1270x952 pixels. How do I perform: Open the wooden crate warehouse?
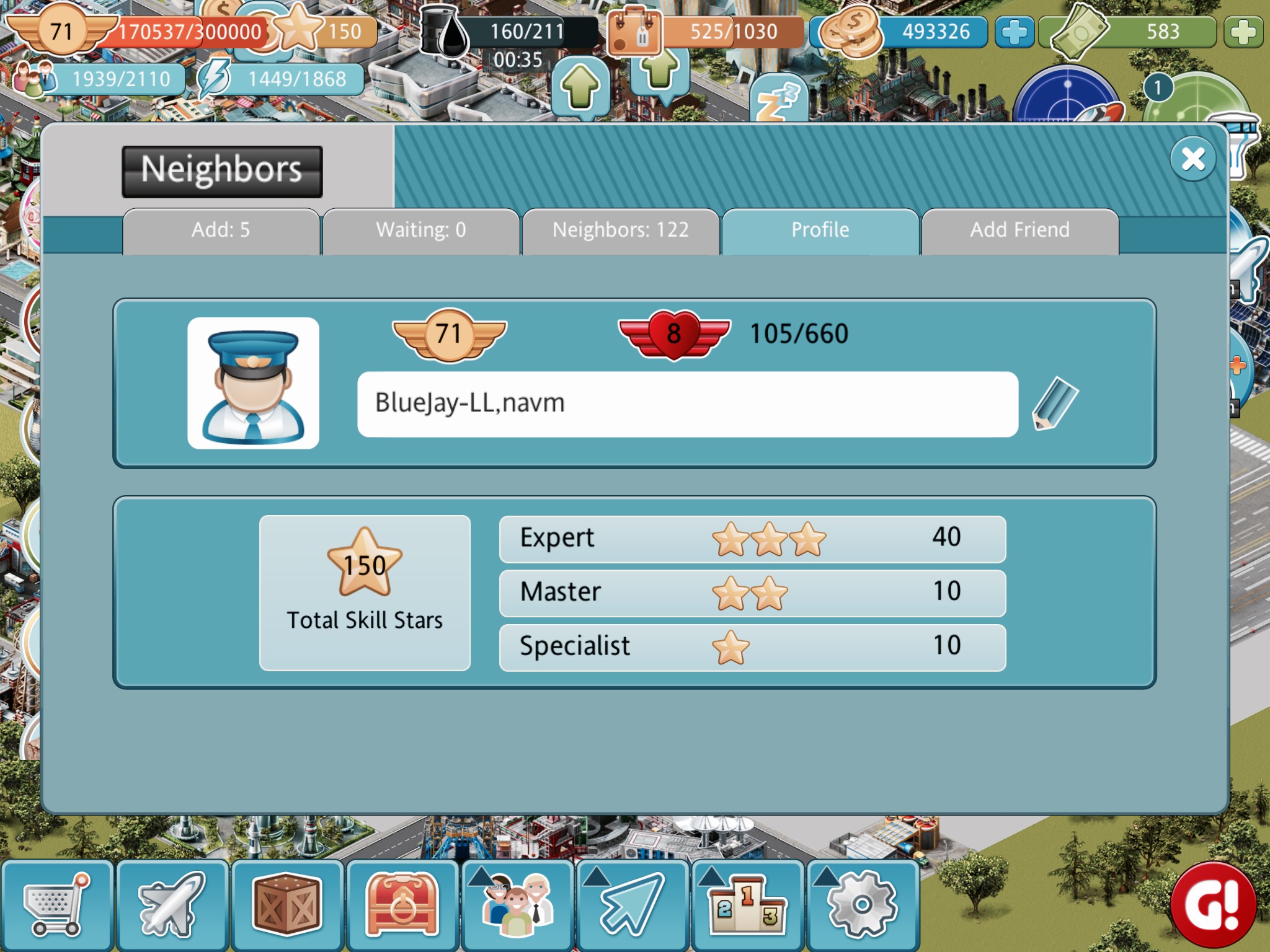(287, 905)
